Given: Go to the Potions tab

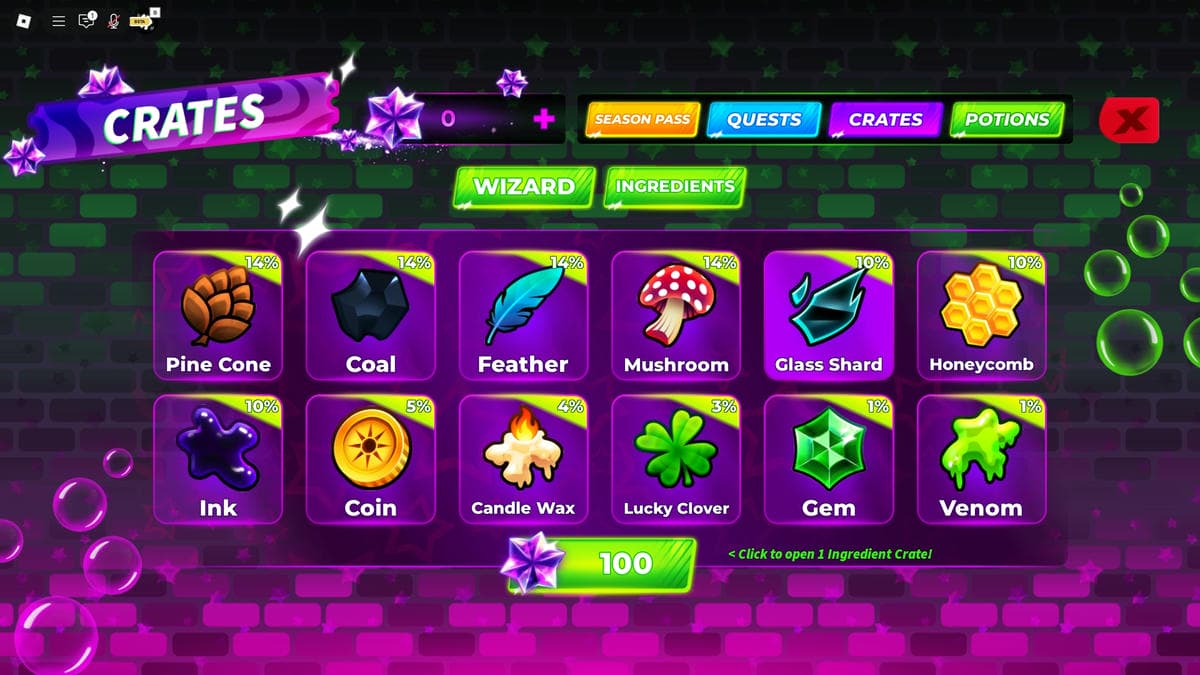Looking at the screenshot, I should (1006, 120).
